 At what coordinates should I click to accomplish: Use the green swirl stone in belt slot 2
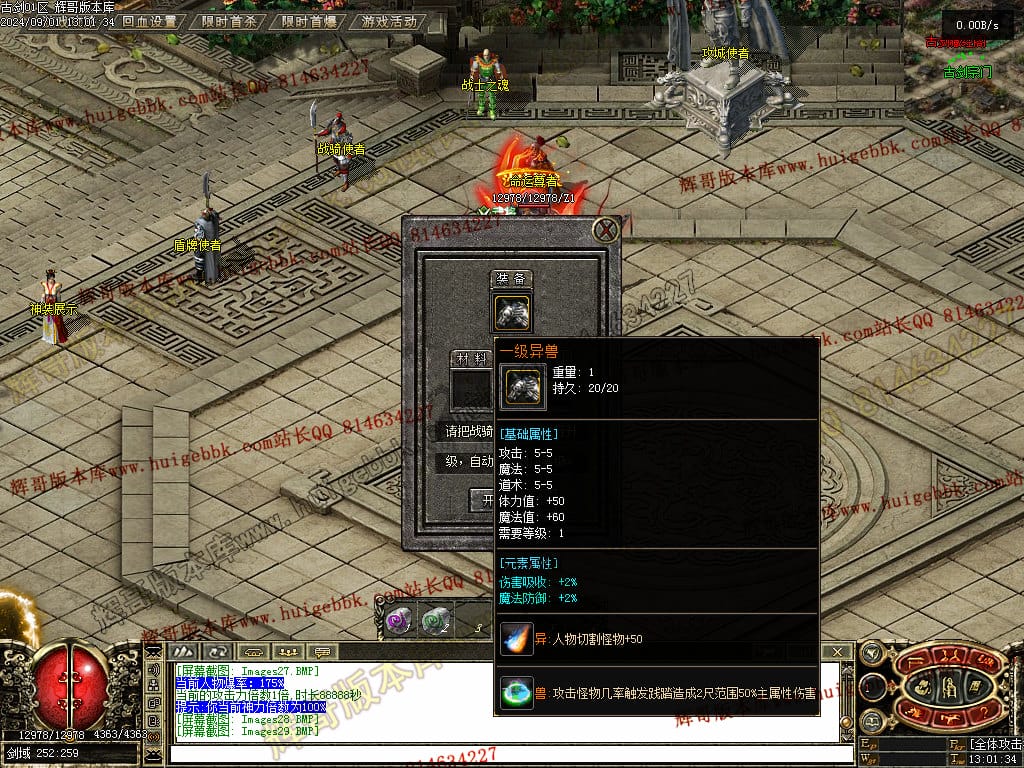pyautogui.click(x=434, y=621)
